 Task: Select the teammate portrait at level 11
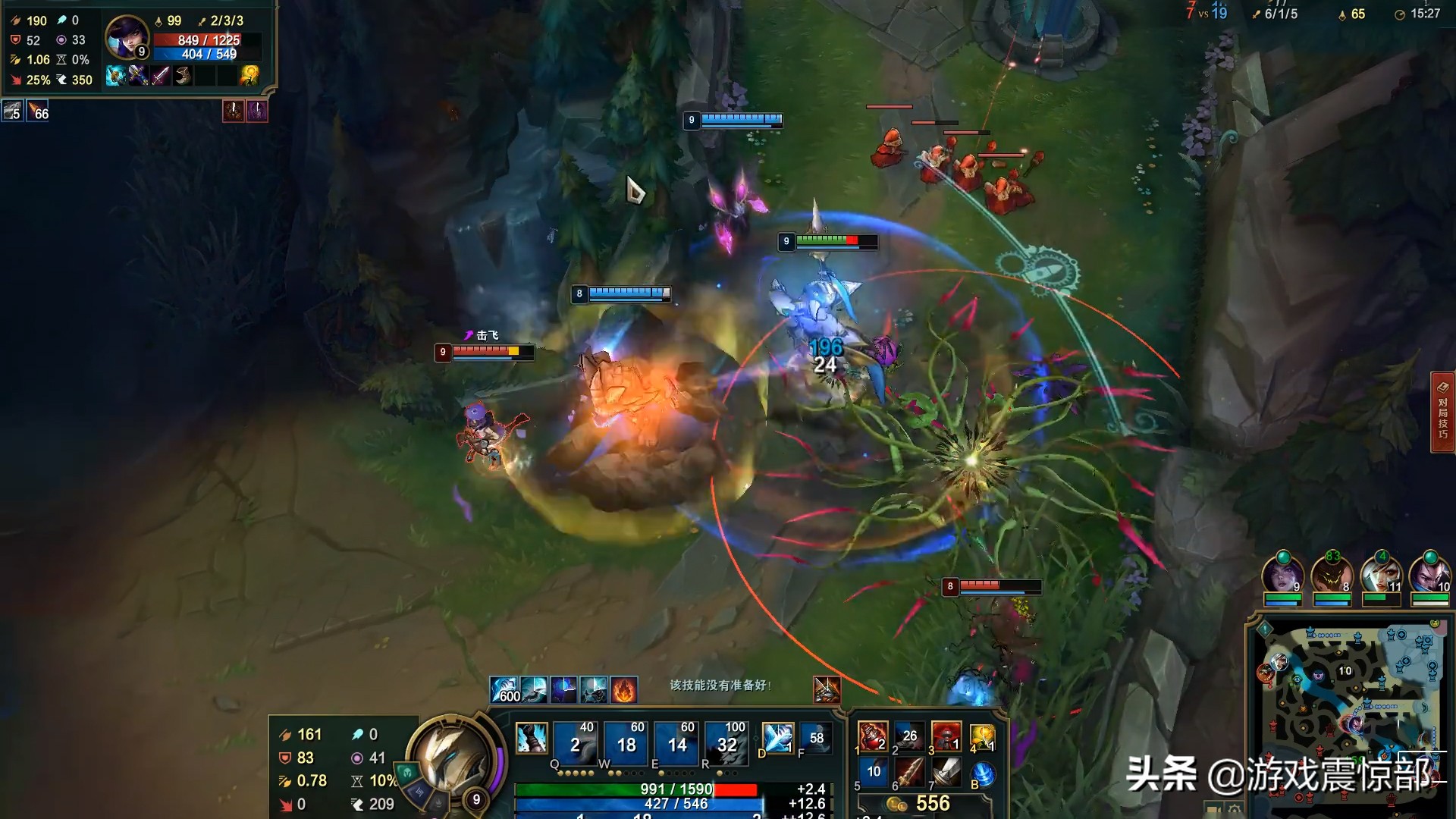coord(1381,573)
